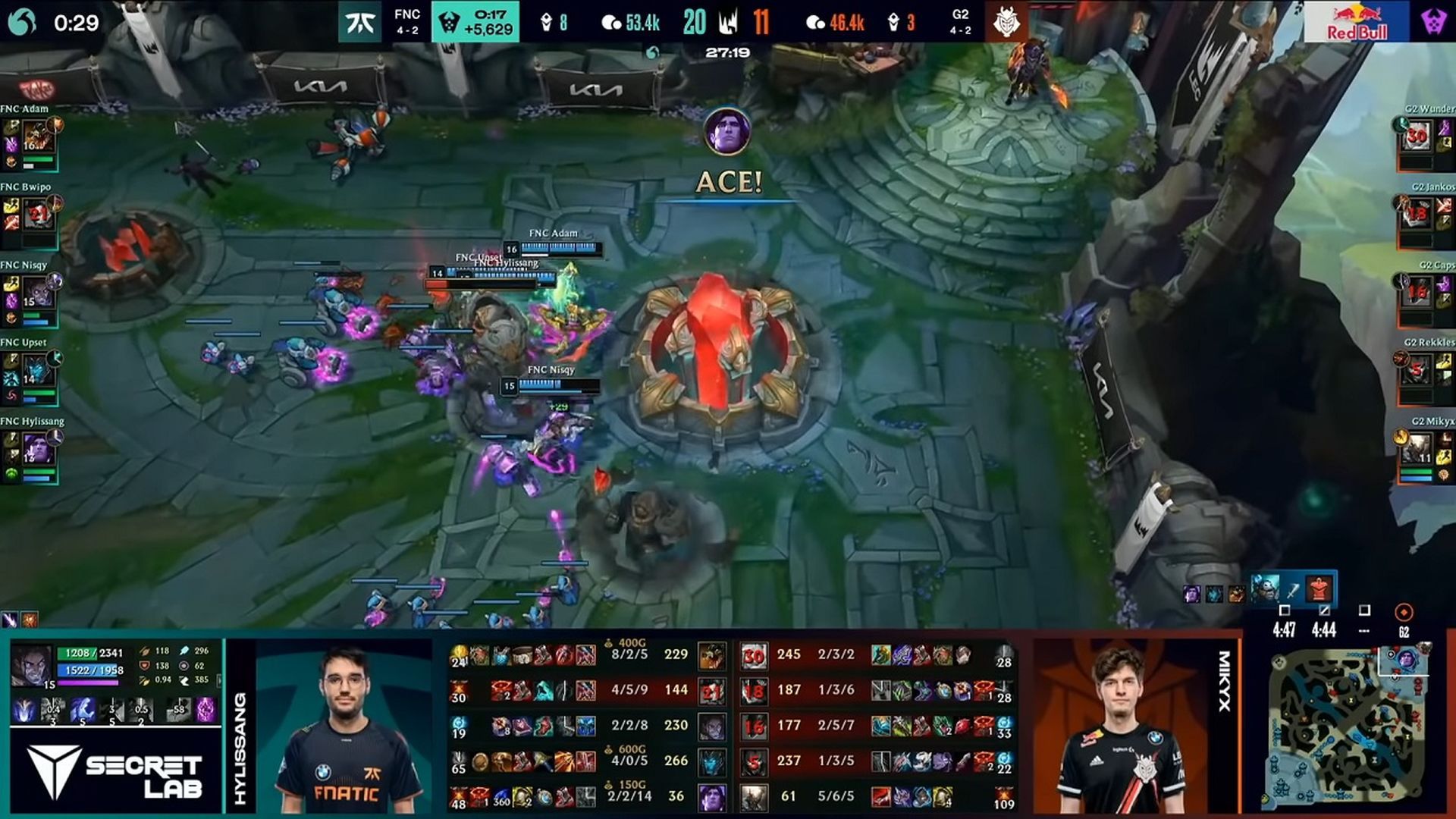Toggle the slashed square above the 4:44 timer
Screen dimensions: 1456x819
click(x=1323, y=610)
